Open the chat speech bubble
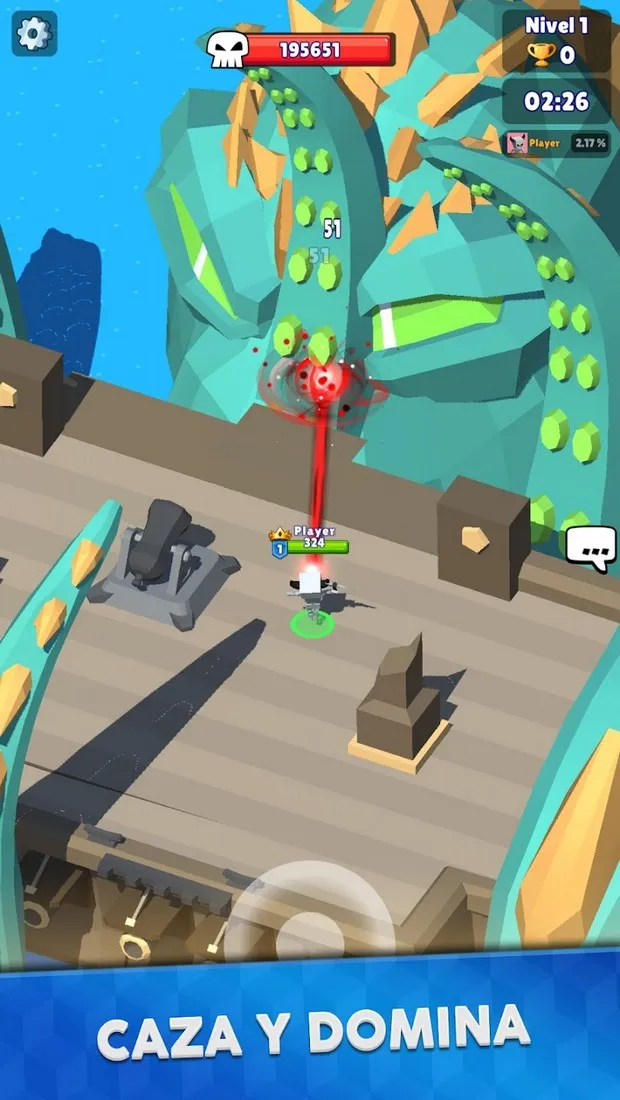This screenshot has height=1100, width=620. pyautogui.click(x=590, y=547)
